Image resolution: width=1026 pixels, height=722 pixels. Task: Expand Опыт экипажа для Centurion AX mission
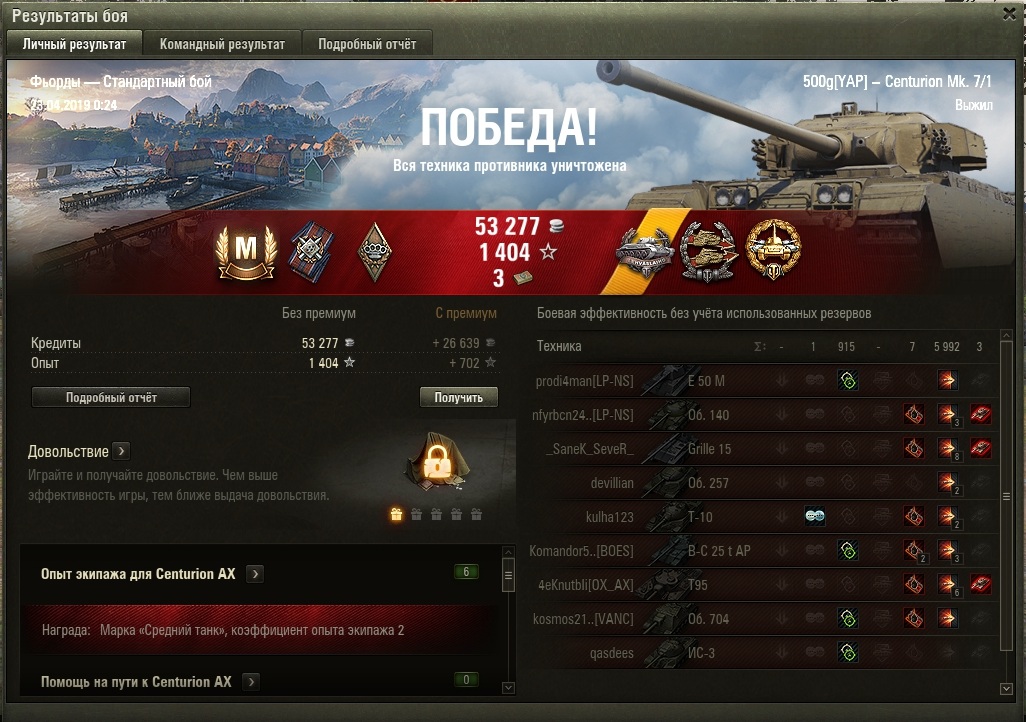point(256,574)
